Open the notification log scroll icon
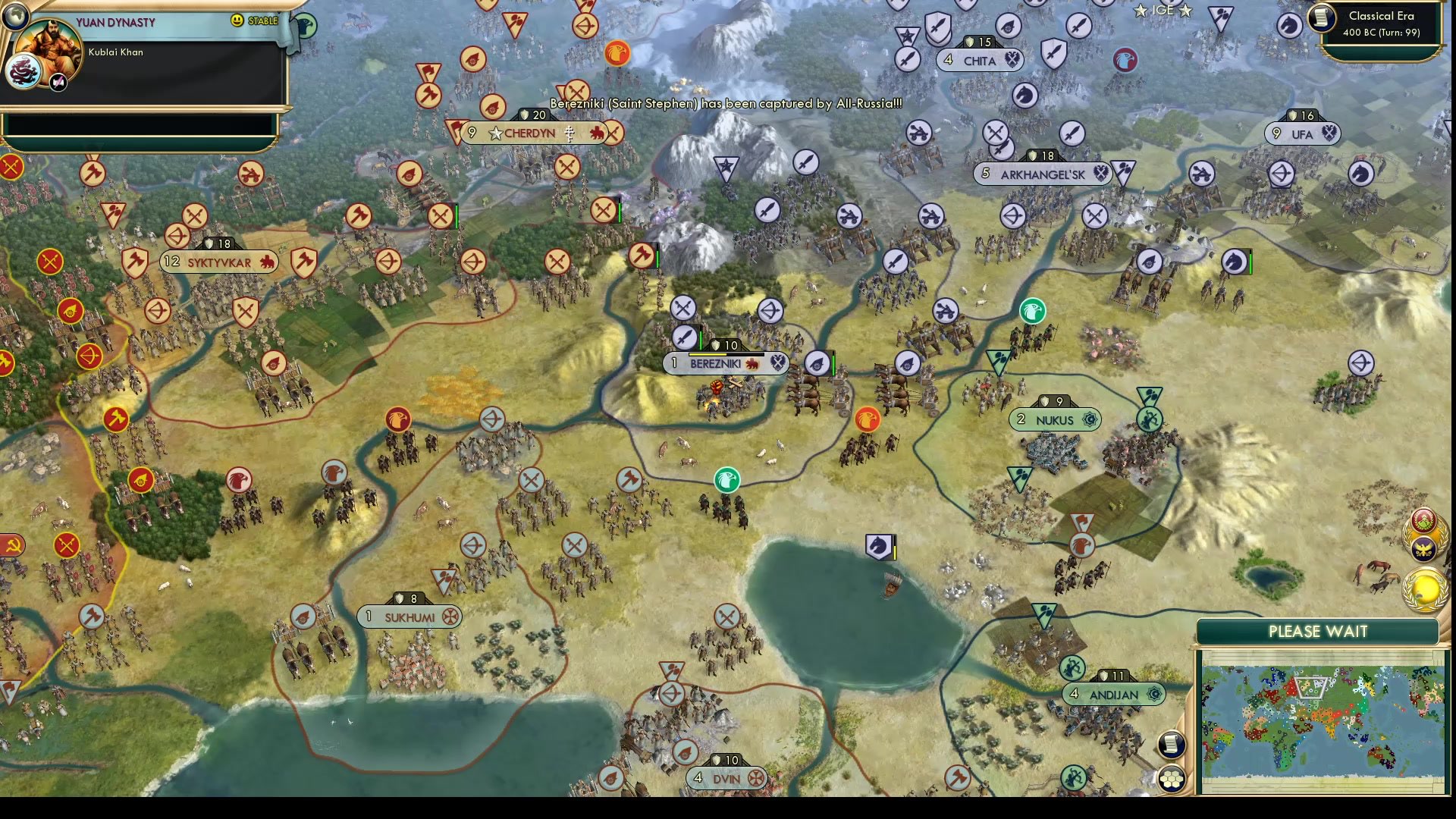 click(x=1172, y=745)
